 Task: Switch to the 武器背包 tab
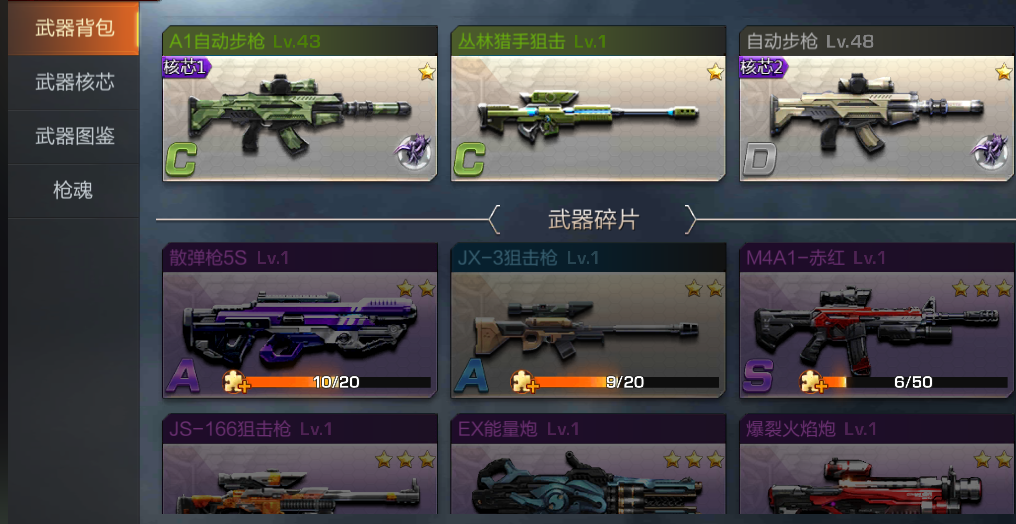[74, 28]
